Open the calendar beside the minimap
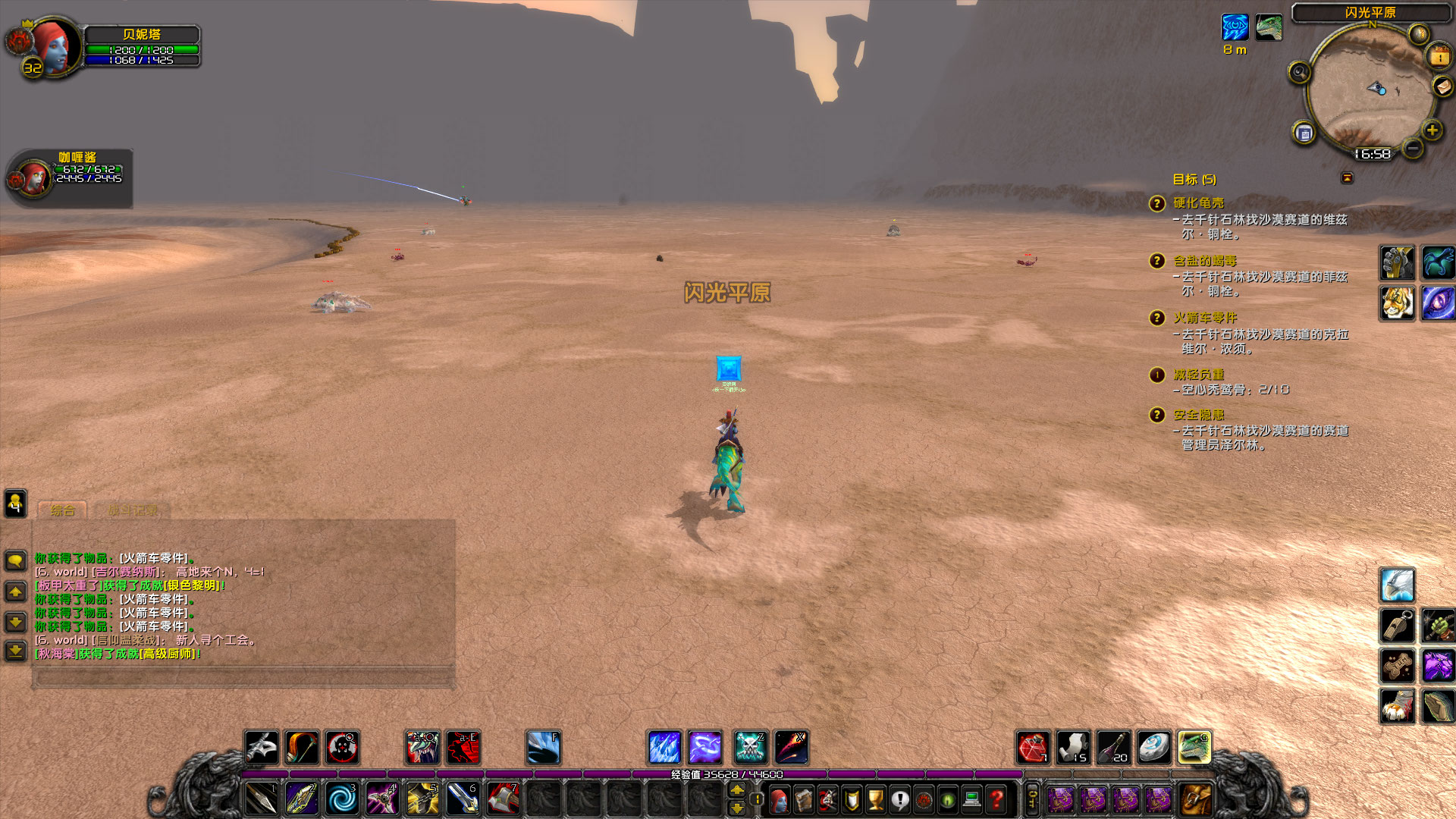1456x819 pixels. click(x=1439, y=55)
